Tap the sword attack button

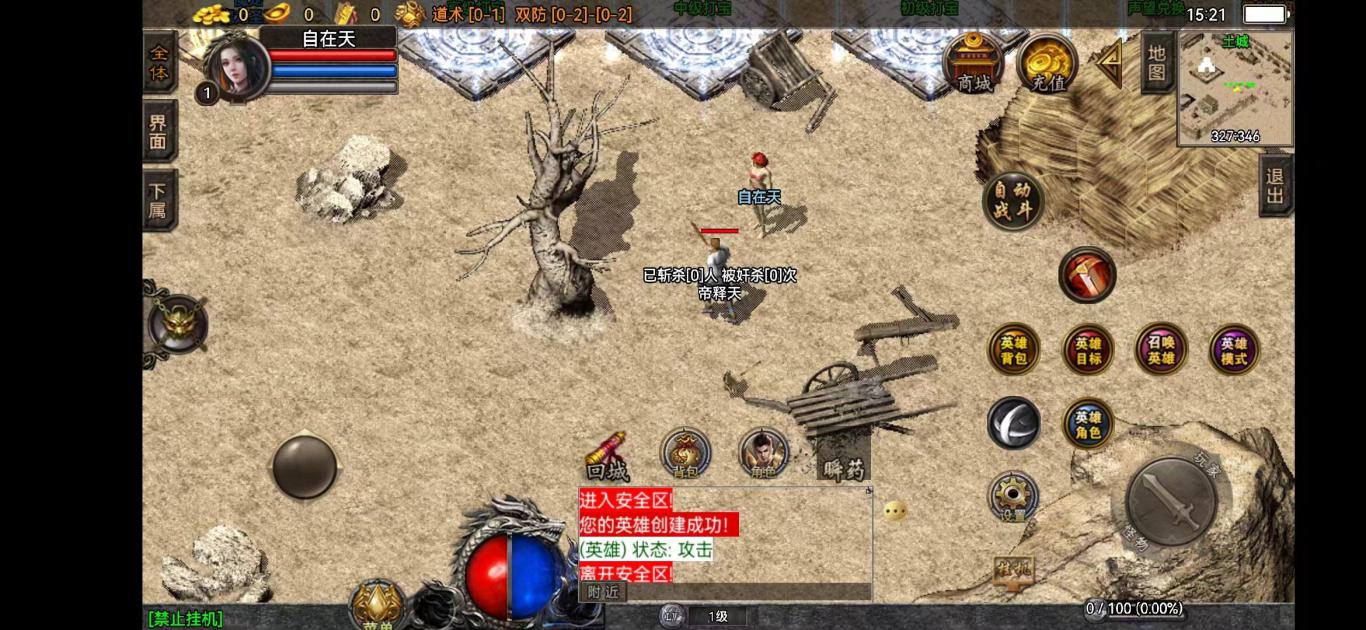click(1170, 501)
